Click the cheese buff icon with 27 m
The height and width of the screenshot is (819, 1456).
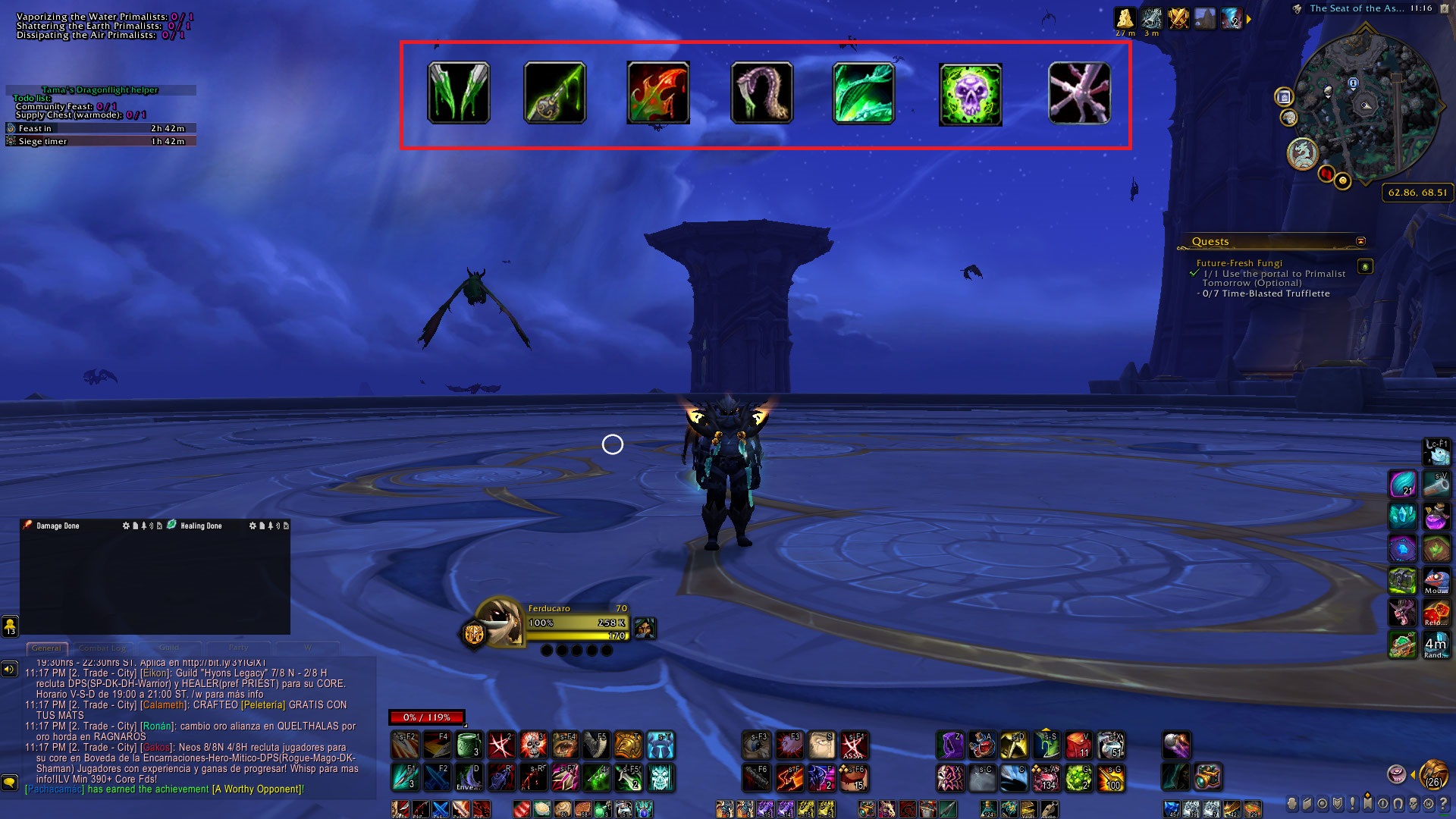[1125, 18]
